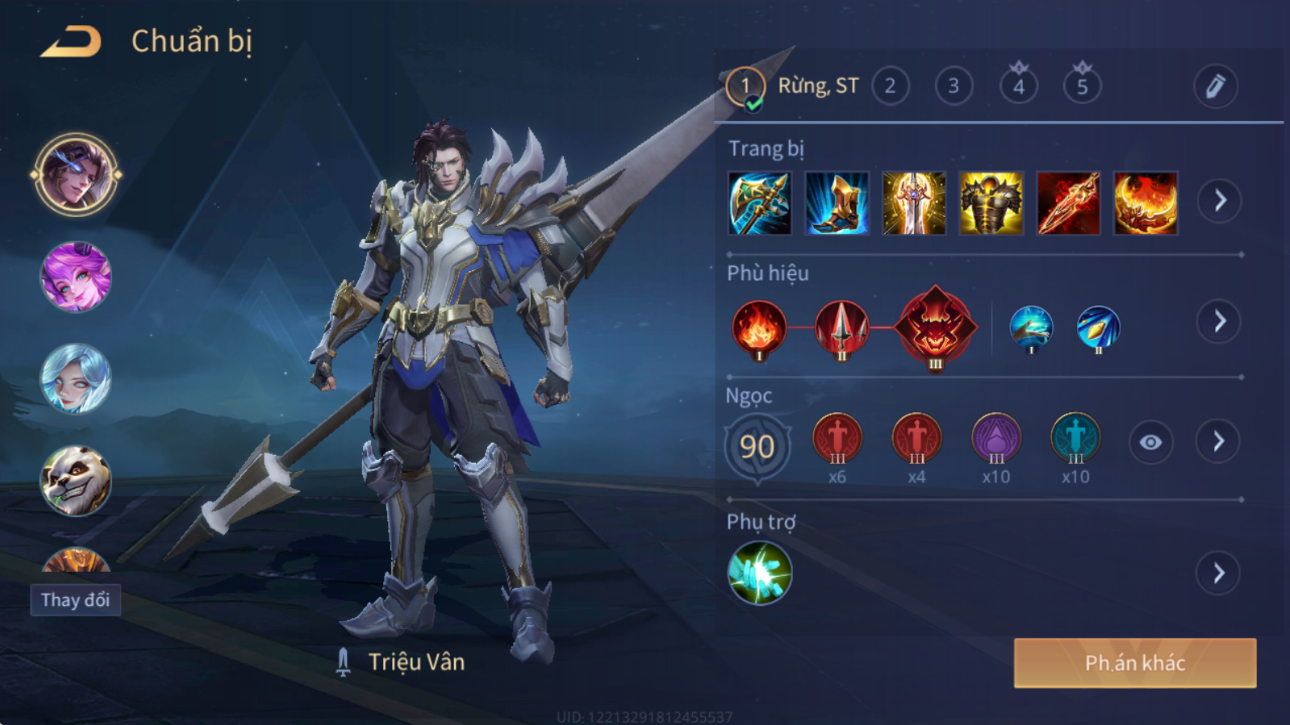Click the Phán khác button
Image resolution: width=1290 pixels, height=725 pixels.
coord(1135,663)
